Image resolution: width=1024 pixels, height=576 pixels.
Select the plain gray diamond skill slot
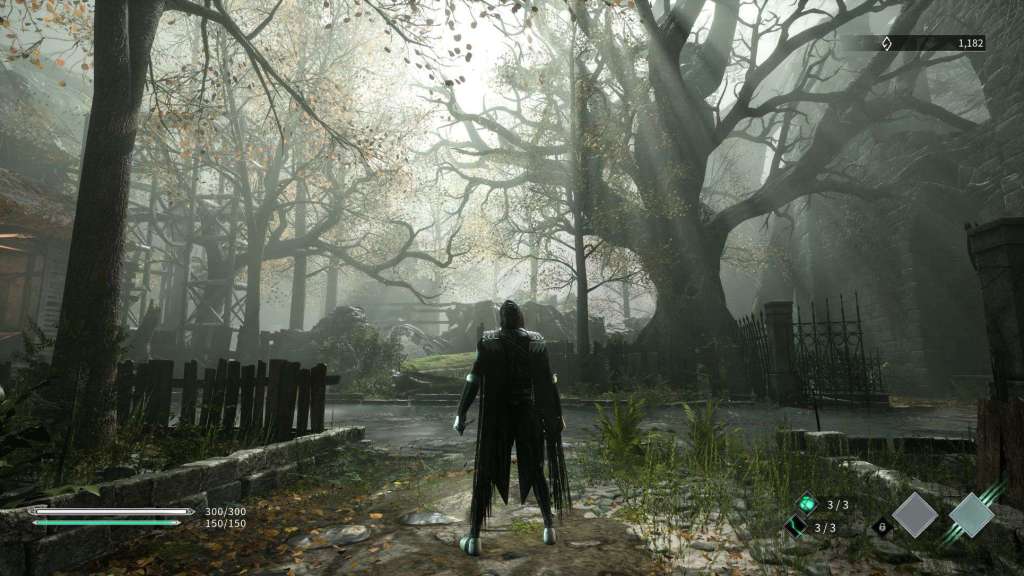click(915, 515)
